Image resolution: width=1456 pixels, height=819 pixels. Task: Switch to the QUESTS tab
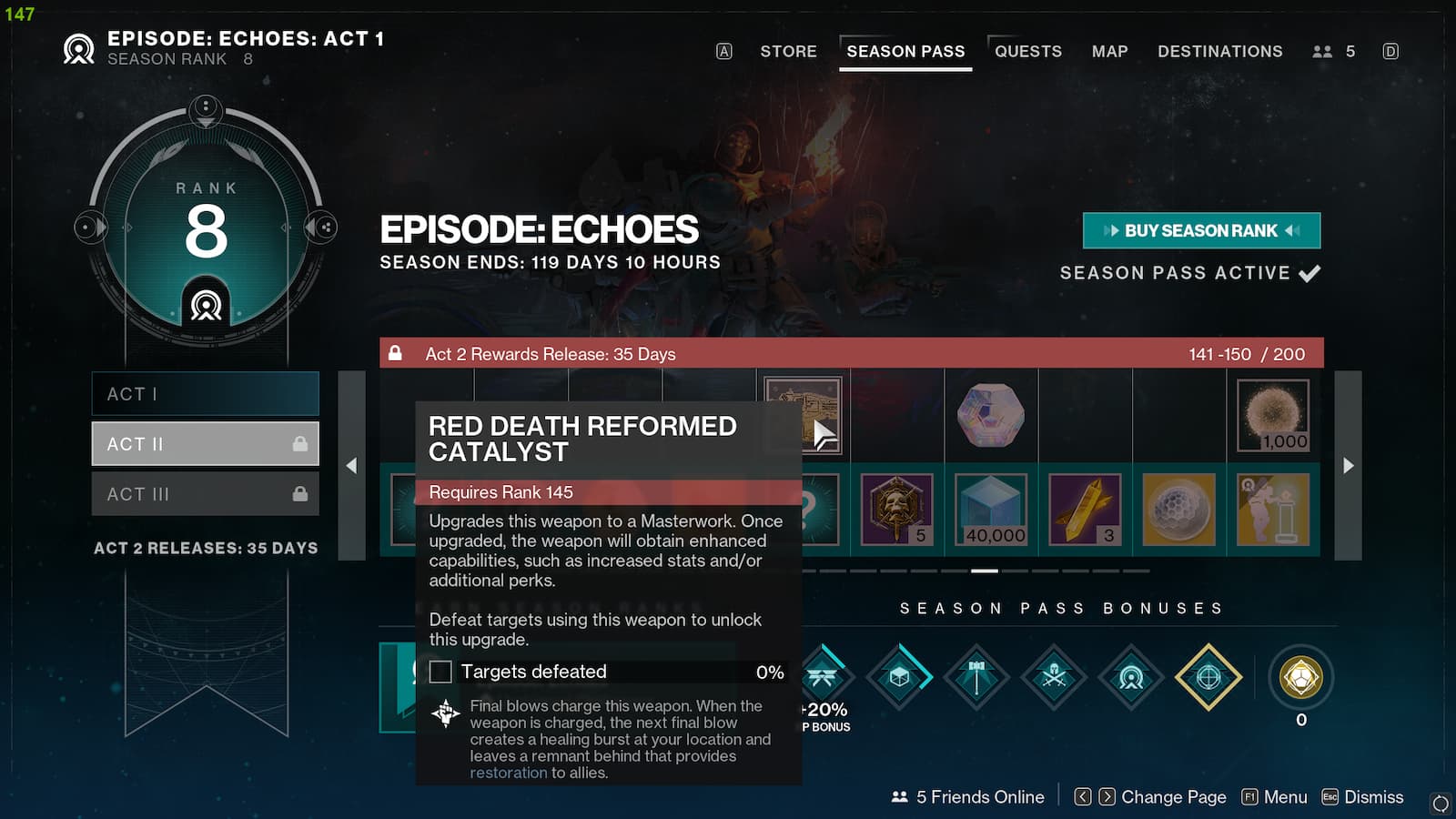pos(1027,51)
